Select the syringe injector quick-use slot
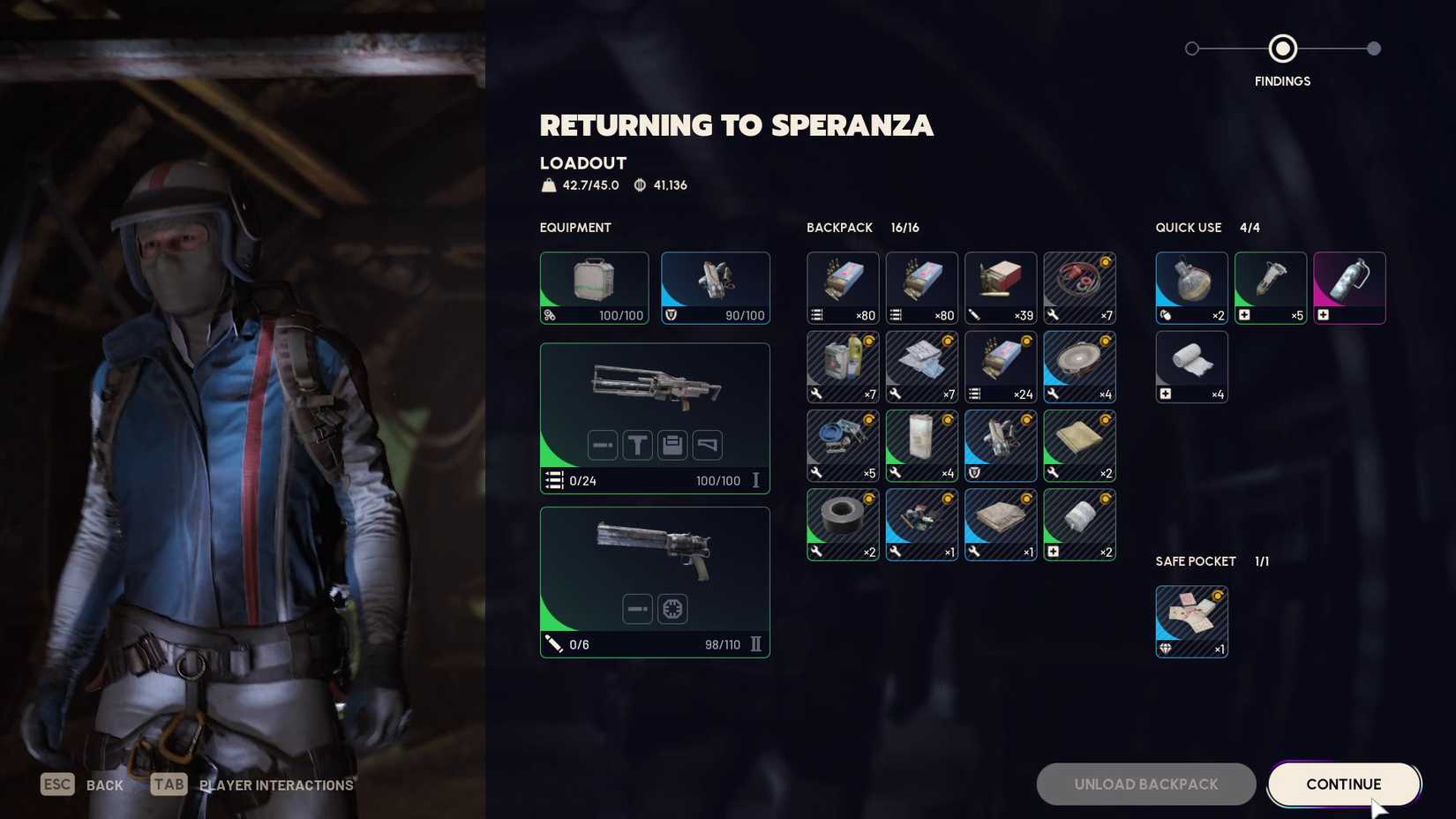 pos(1270,288)
